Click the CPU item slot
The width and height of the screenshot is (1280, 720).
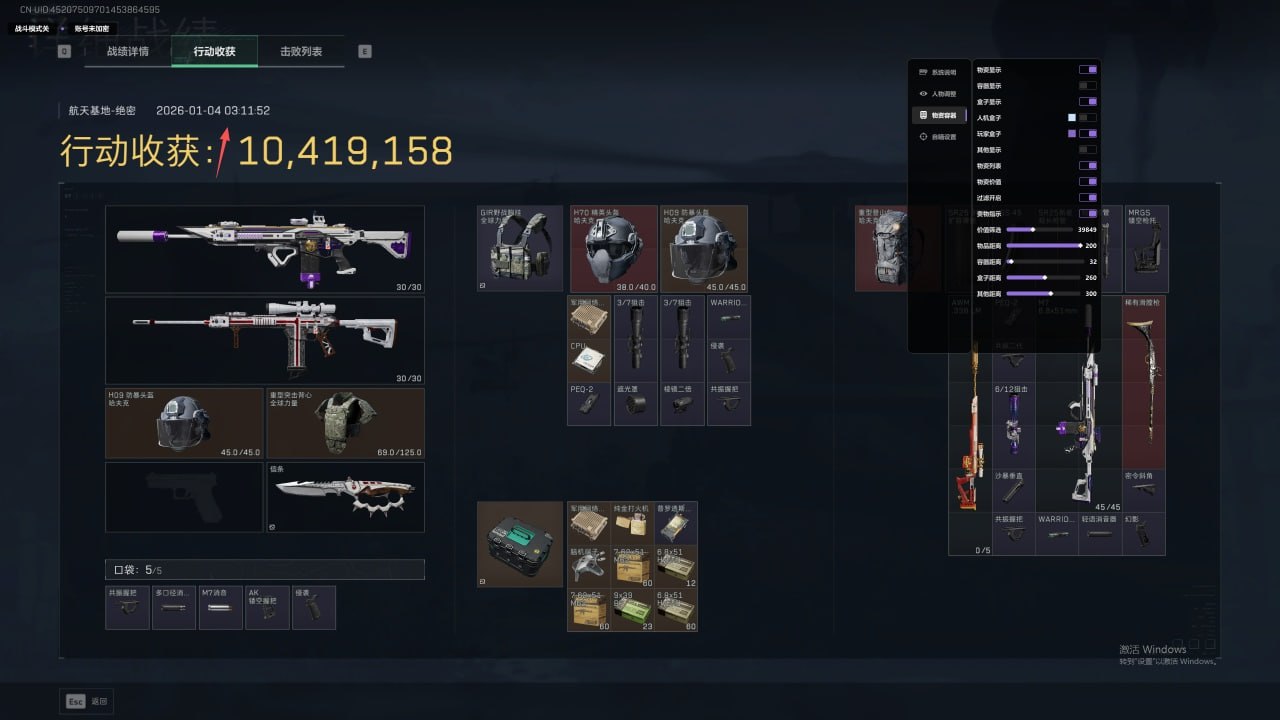589,362
